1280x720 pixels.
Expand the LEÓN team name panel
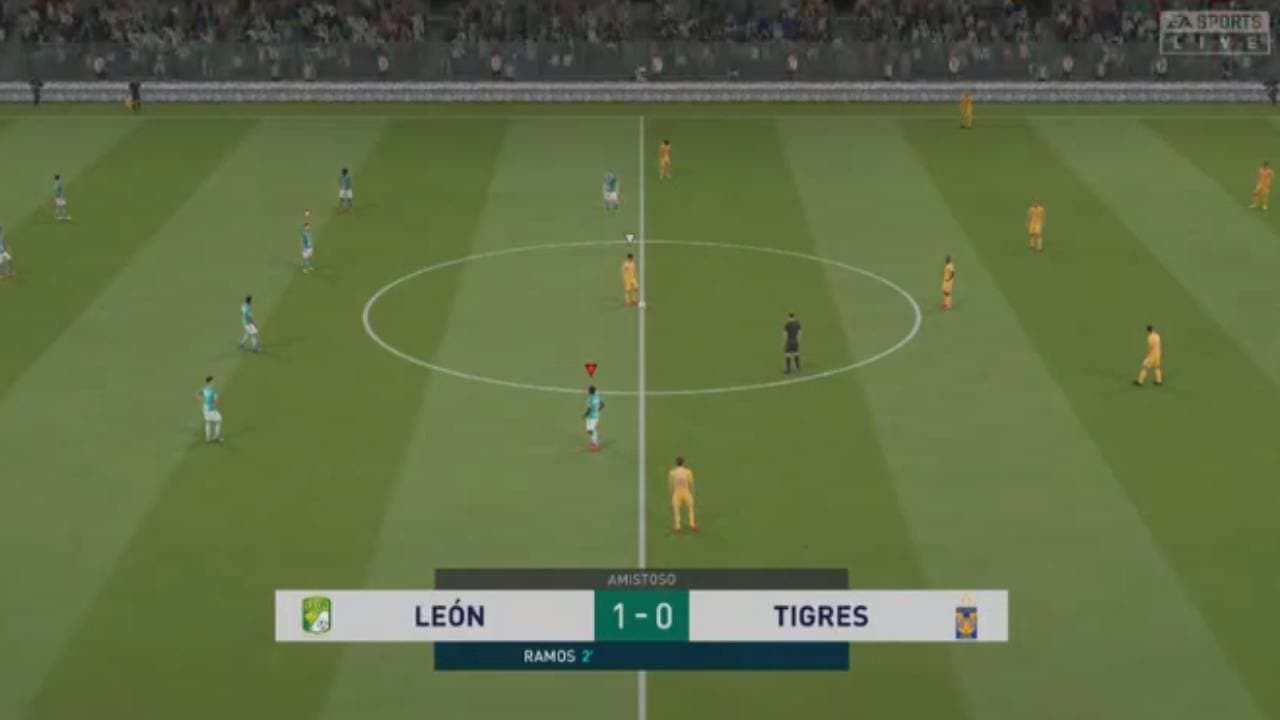(450, 617)
